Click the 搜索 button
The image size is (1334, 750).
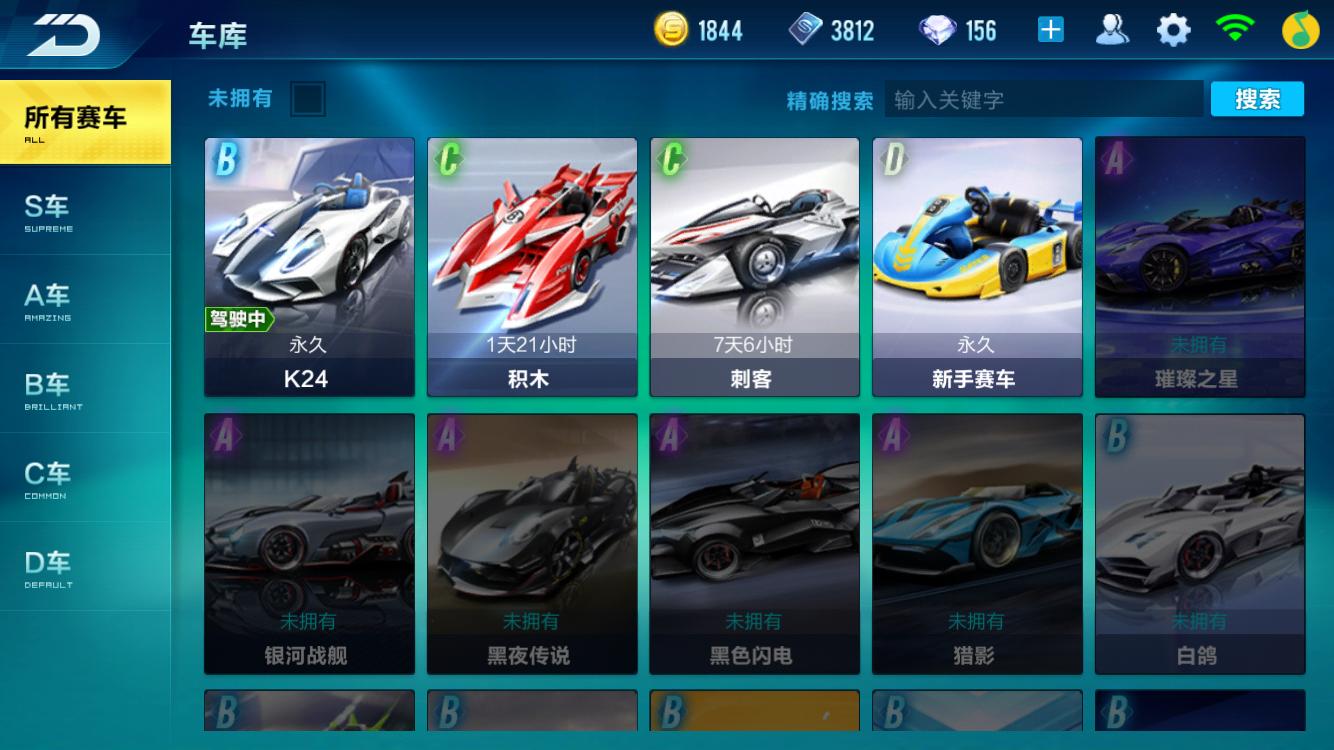(x=1257, y=99)
